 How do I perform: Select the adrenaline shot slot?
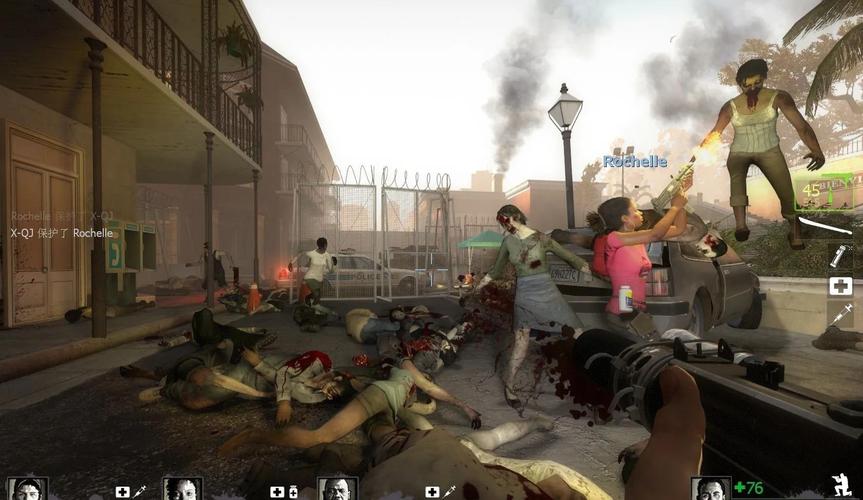[x=840, y=316]
